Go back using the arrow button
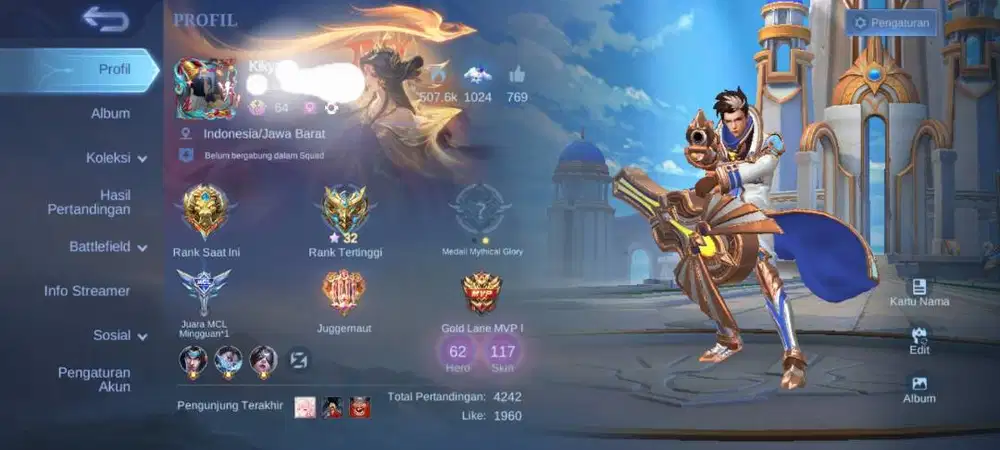 [105, 18]
